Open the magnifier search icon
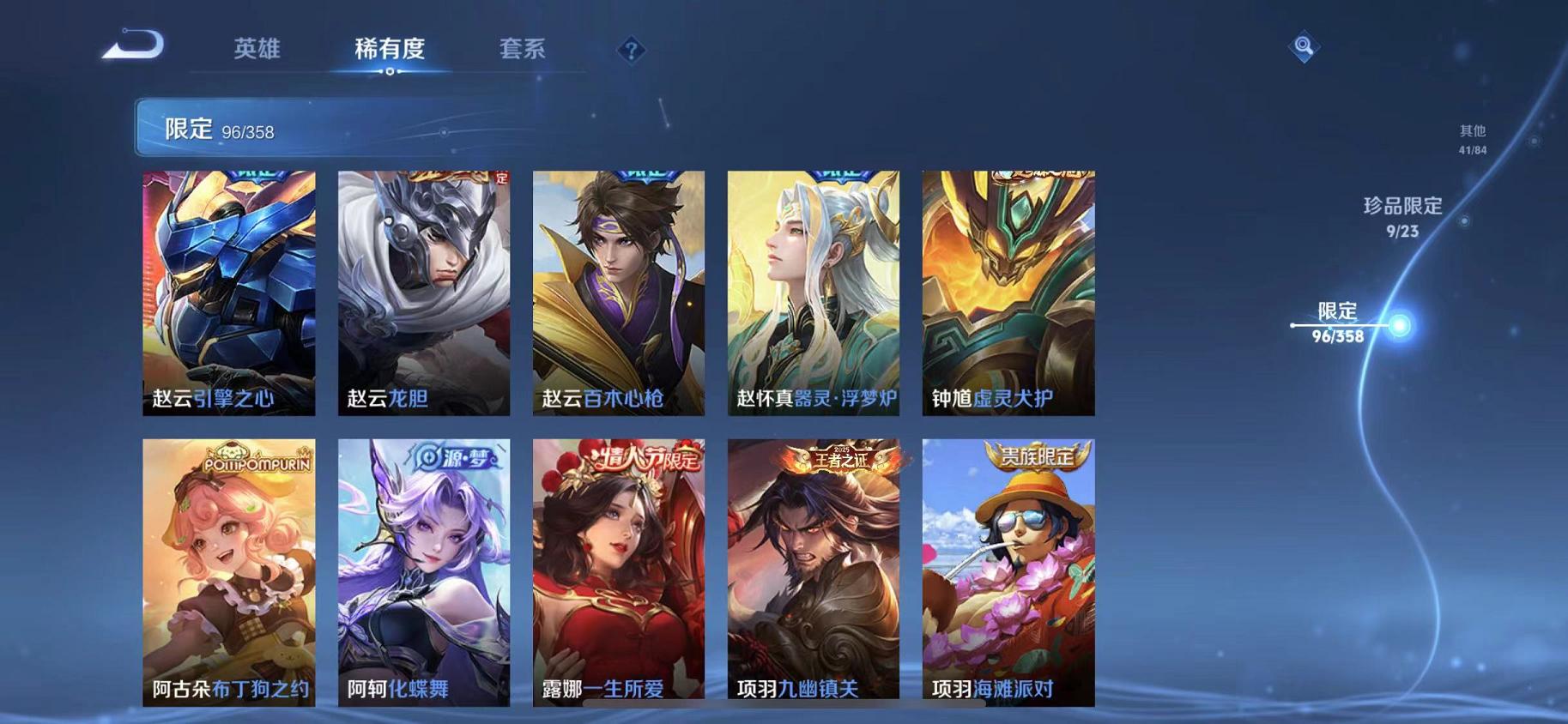The width and height of the screenshot is (1568, 724). (1301, 47)
